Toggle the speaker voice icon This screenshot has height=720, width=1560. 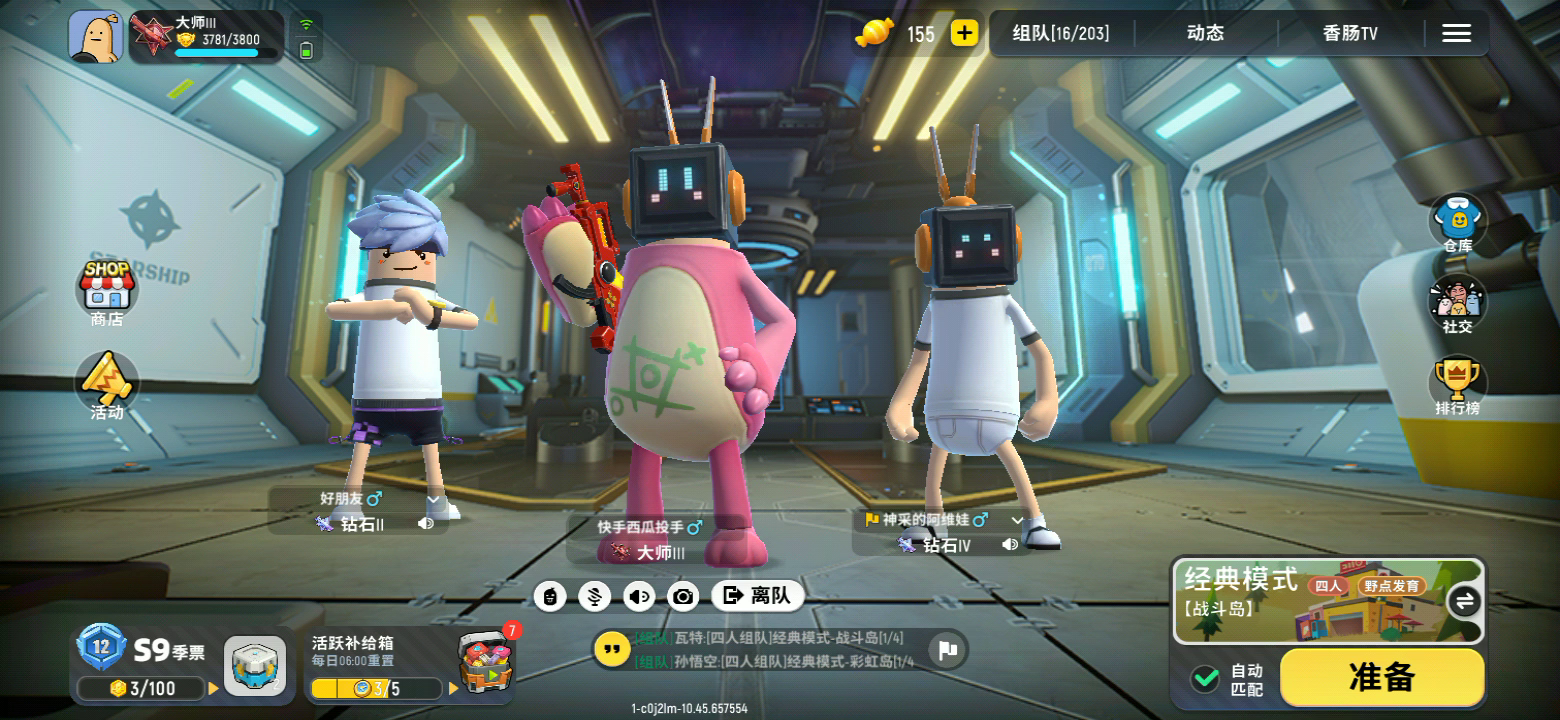click(x=638, y=596)
